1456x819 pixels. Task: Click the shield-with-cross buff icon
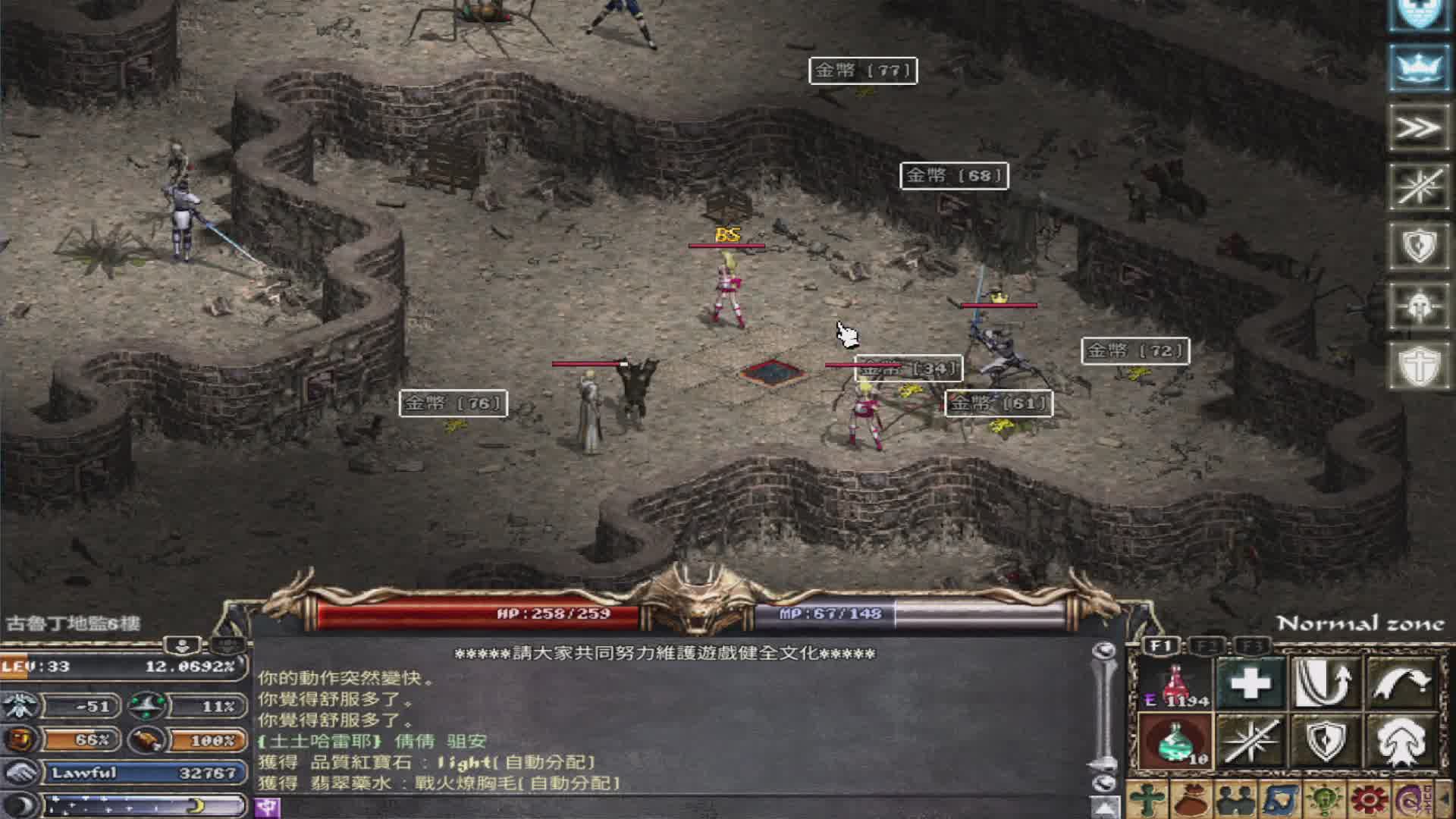tap(1418, 366)
